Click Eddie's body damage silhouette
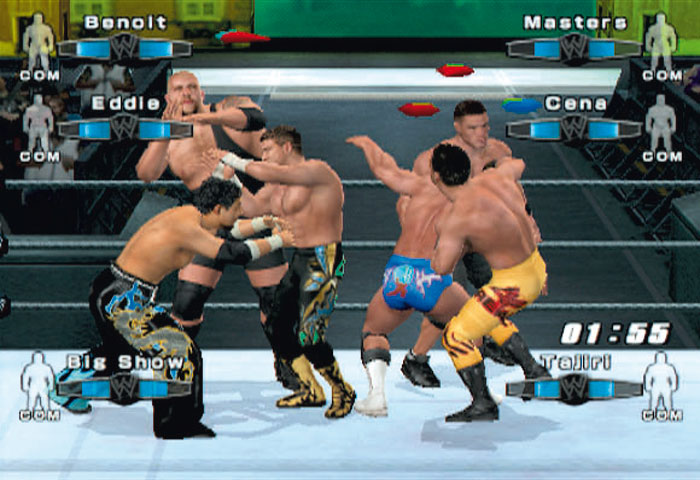 [38, 123]
